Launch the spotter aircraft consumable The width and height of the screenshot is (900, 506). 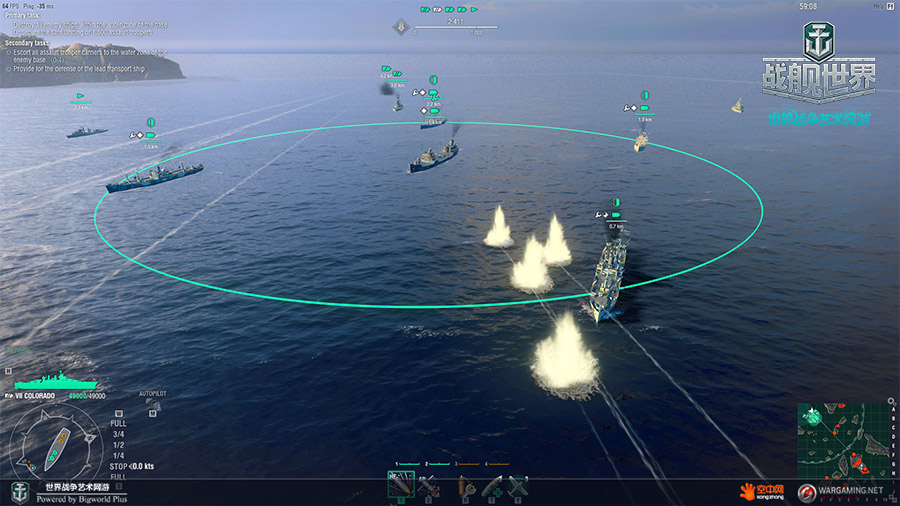click(x=518, y=487)
